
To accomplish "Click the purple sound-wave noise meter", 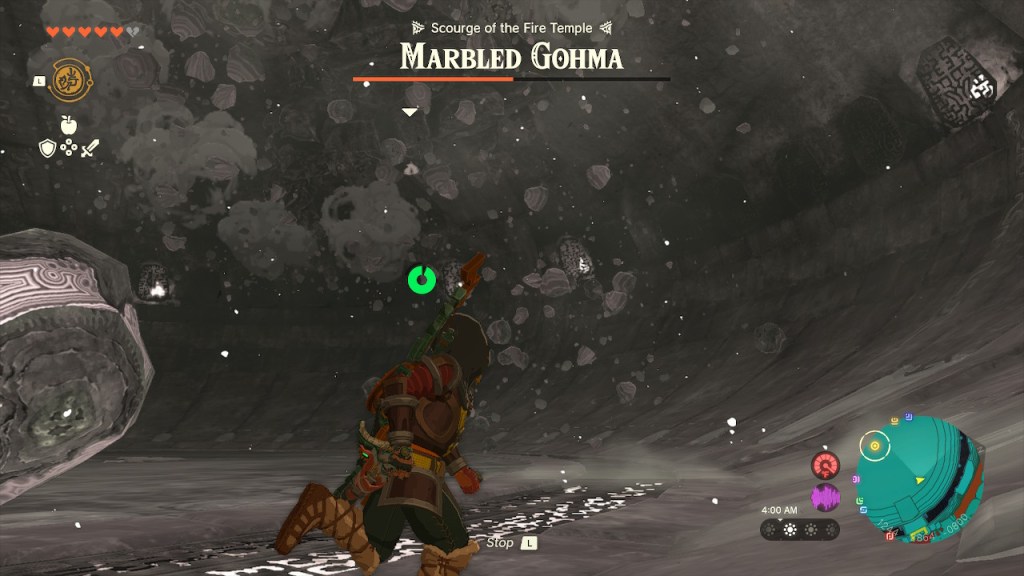I will click(x=826, y=497).
